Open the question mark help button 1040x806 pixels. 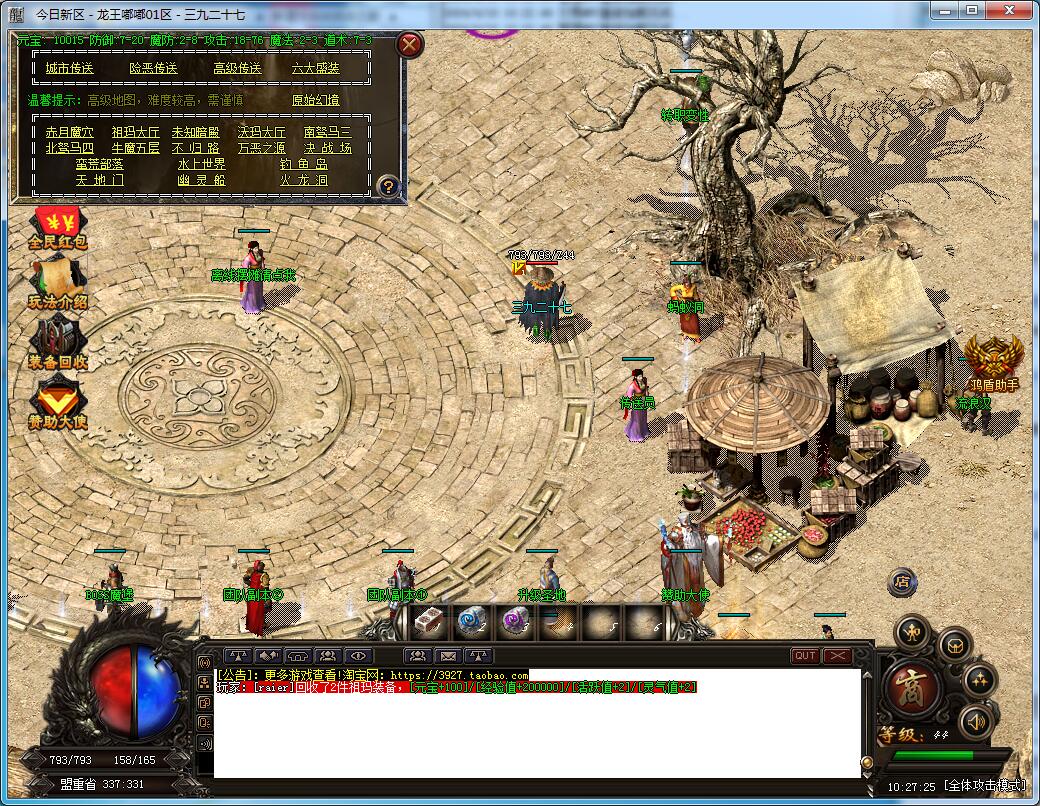coord(389,186)
